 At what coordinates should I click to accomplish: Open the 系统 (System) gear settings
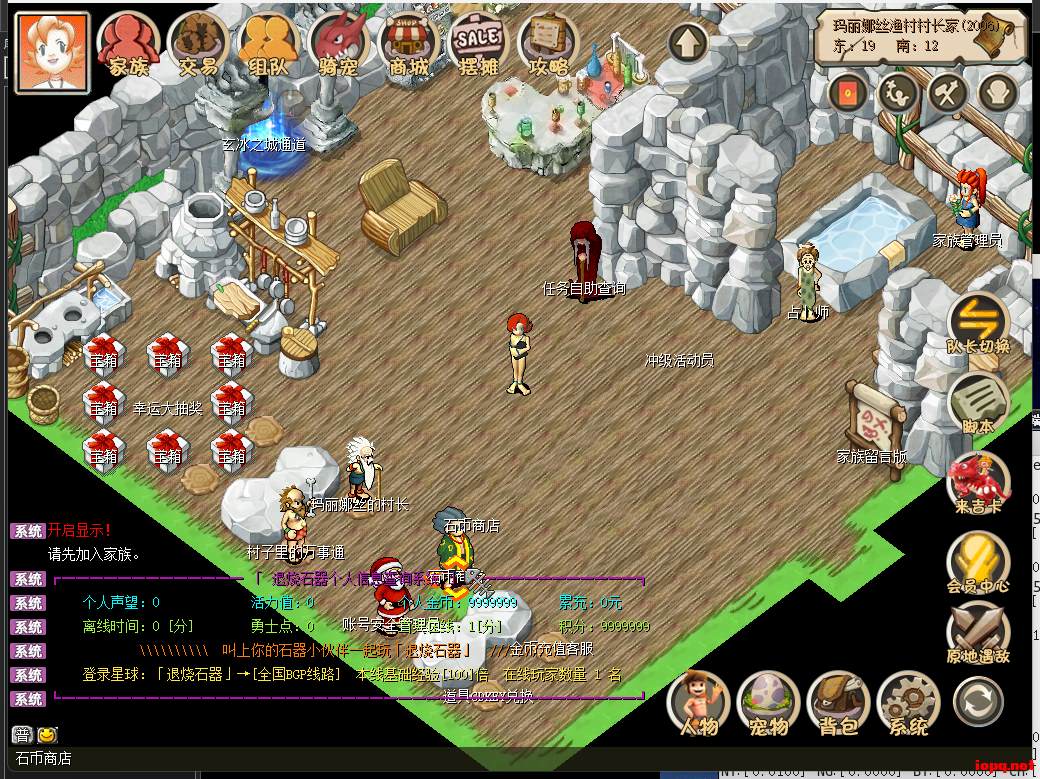click(908, 702)
